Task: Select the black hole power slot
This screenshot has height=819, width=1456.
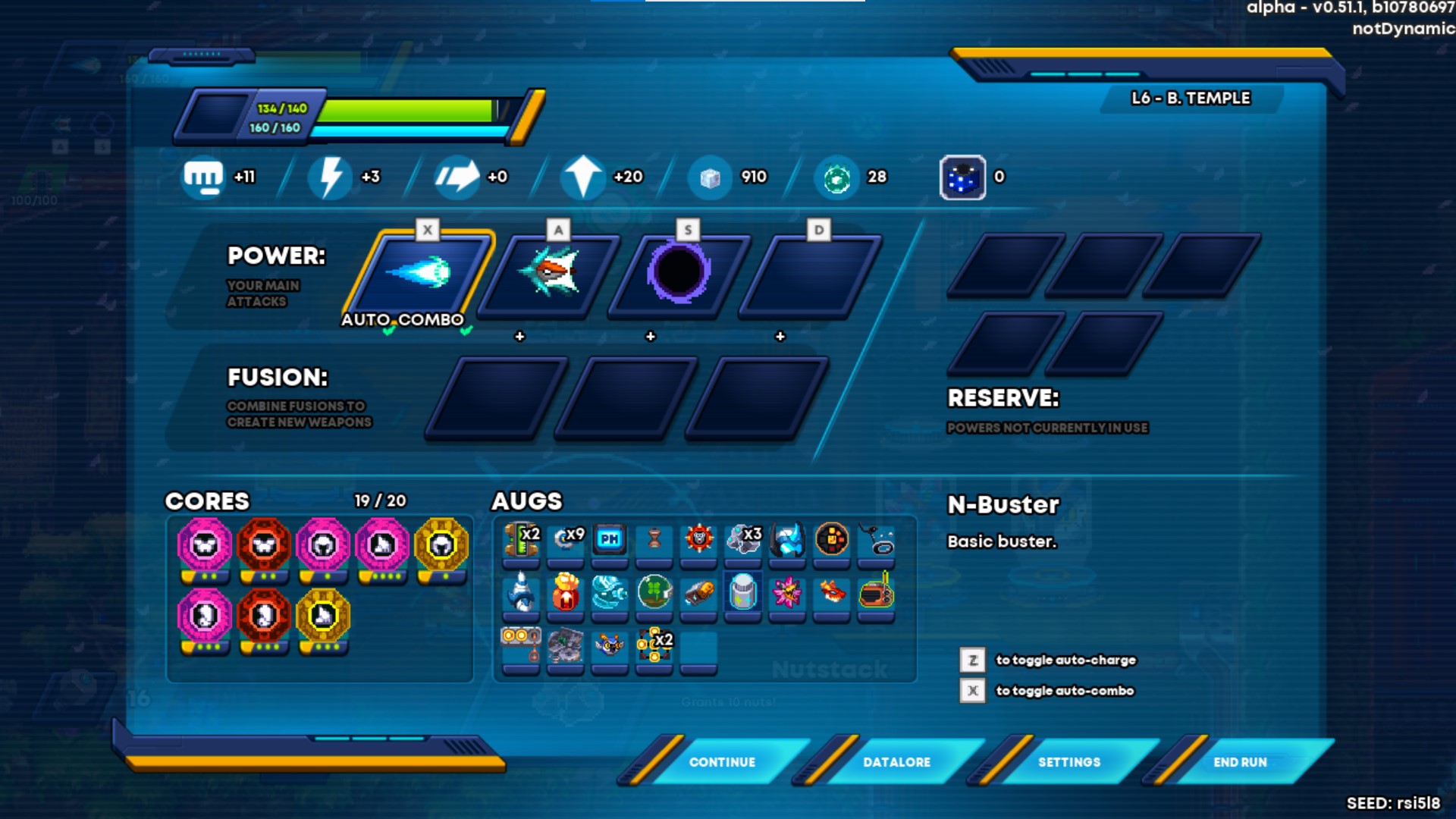Action: 679,274
